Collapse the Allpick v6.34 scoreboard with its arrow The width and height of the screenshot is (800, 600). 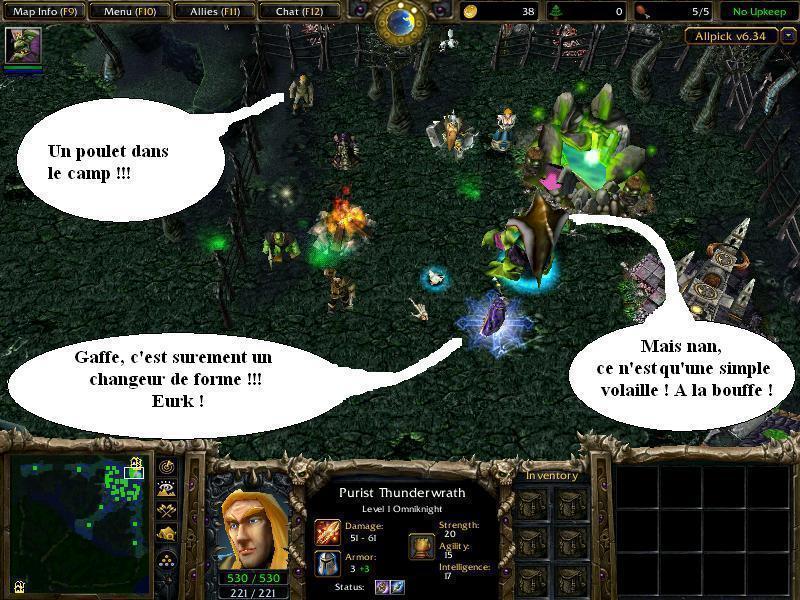pyautogui.click(x=788, y=36)
